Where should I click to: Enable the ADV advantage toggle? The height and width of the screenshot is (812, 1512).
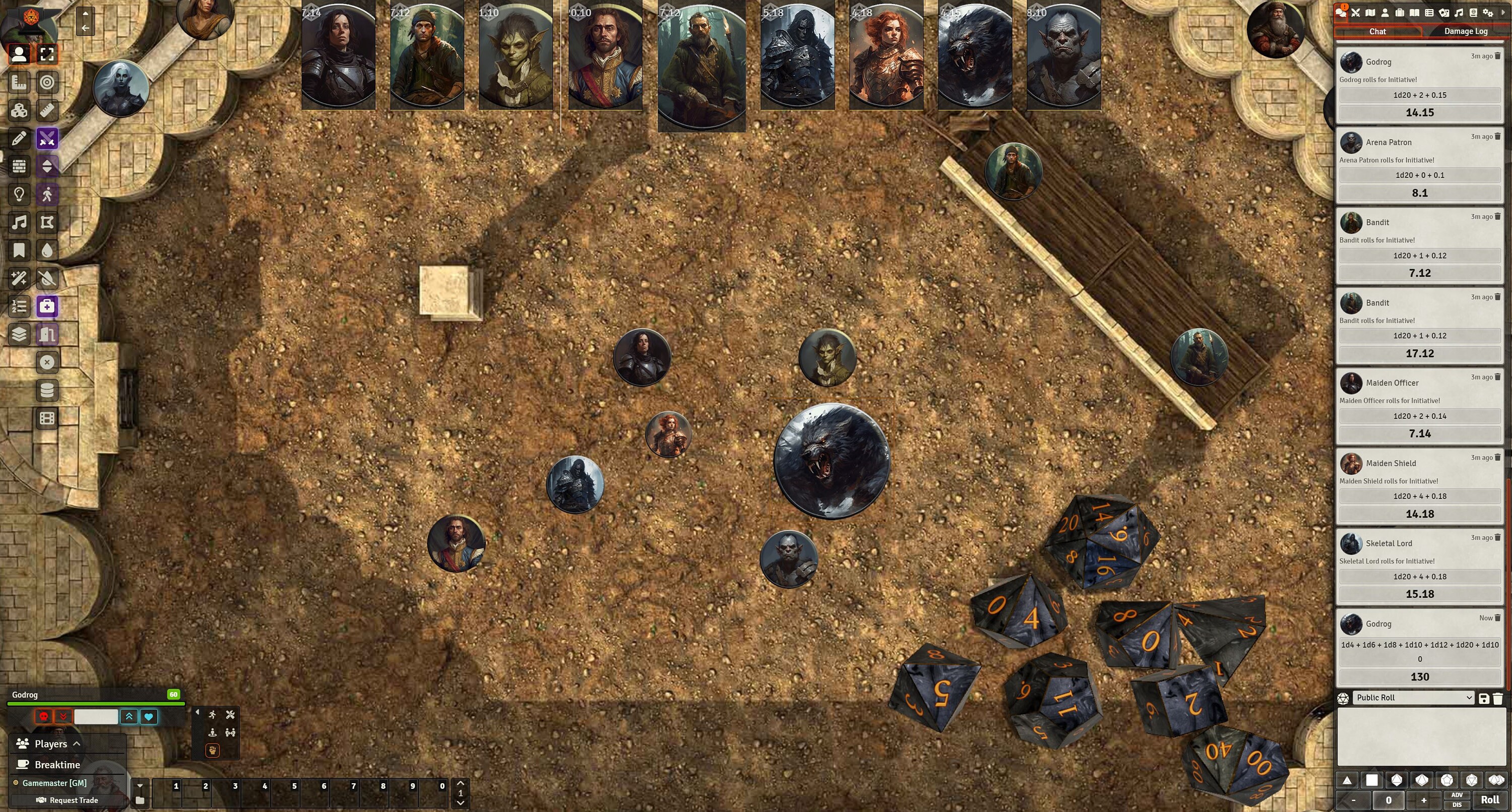click(1457, 795)
